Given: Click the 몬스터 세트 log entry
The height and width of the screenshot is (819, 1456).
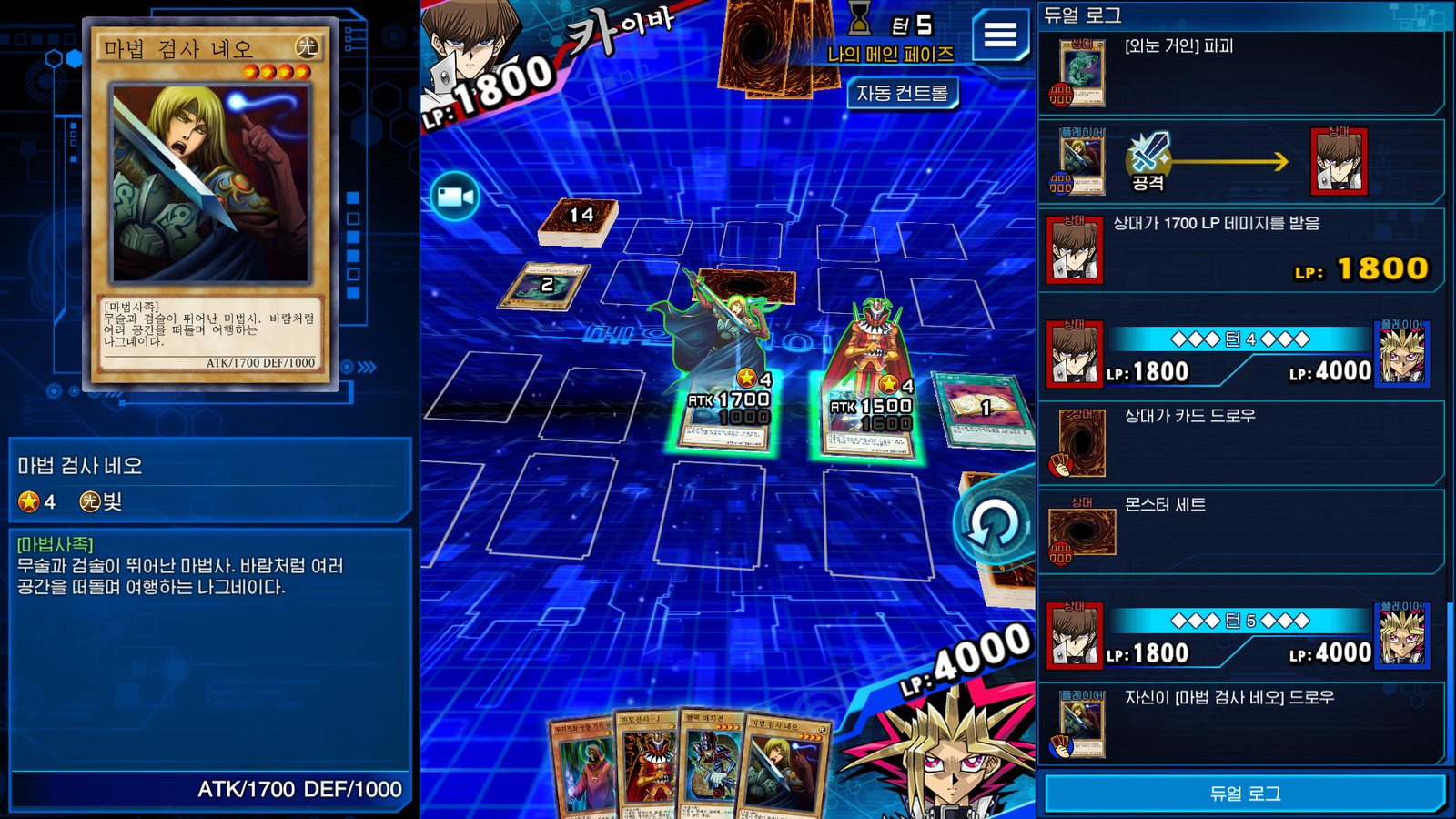Looking at the screenshot, I should [1241, 531].
